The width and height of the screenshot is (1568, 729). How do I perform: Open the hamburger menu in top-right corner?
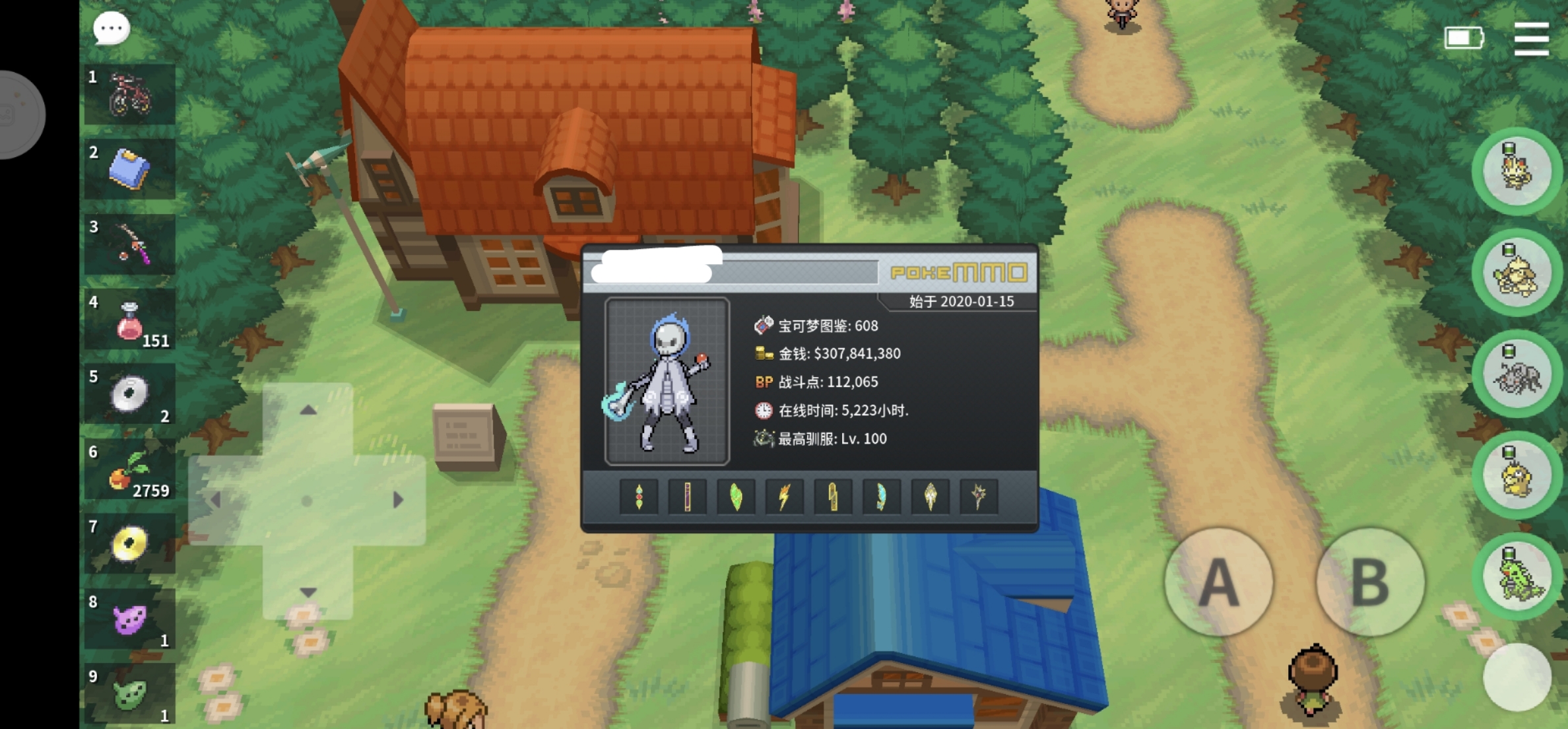(x=1532, y=40)
